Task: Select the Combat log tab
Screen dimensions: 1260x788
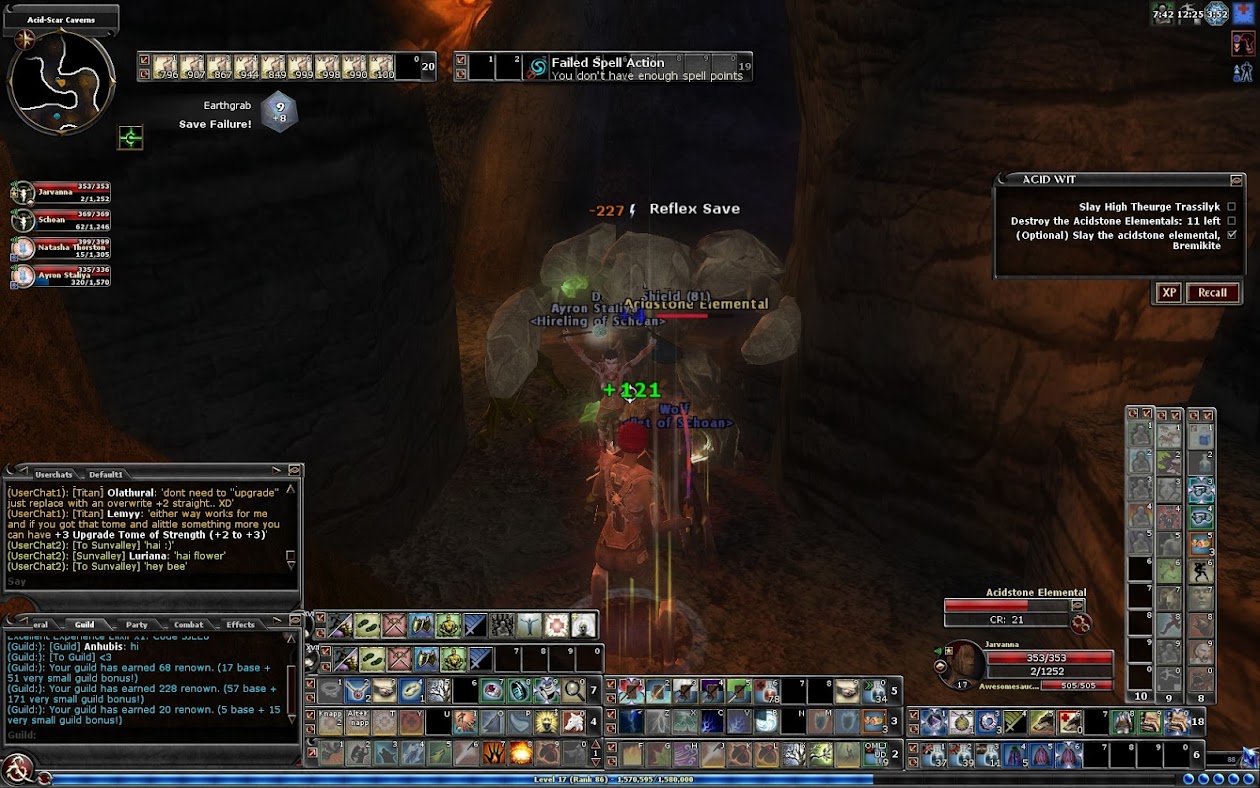Action: click(188, 625)
